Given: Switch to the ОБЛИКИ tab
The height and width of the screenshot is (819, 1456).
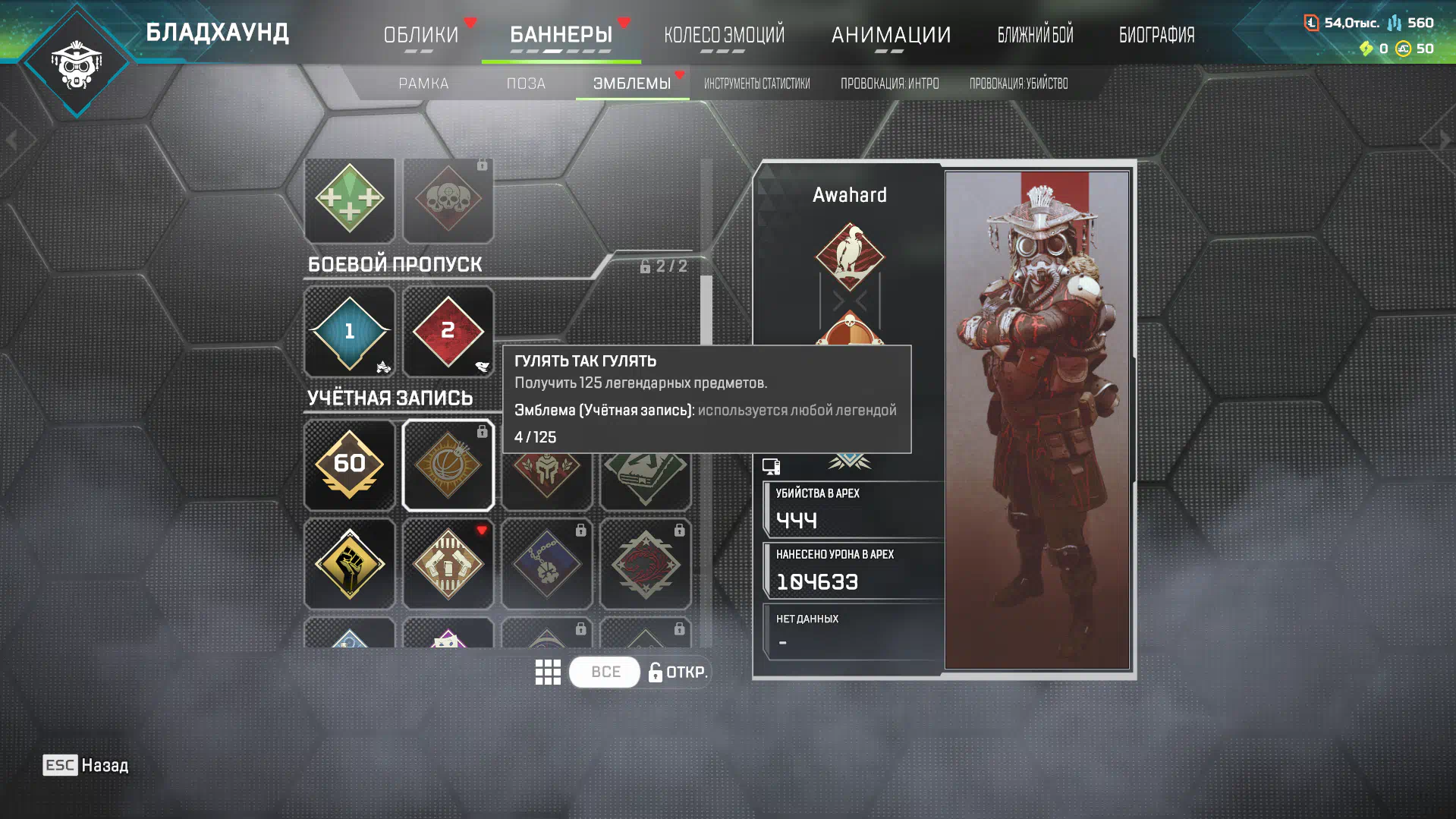Looking at the screenshot, I should tap(420, 35).
